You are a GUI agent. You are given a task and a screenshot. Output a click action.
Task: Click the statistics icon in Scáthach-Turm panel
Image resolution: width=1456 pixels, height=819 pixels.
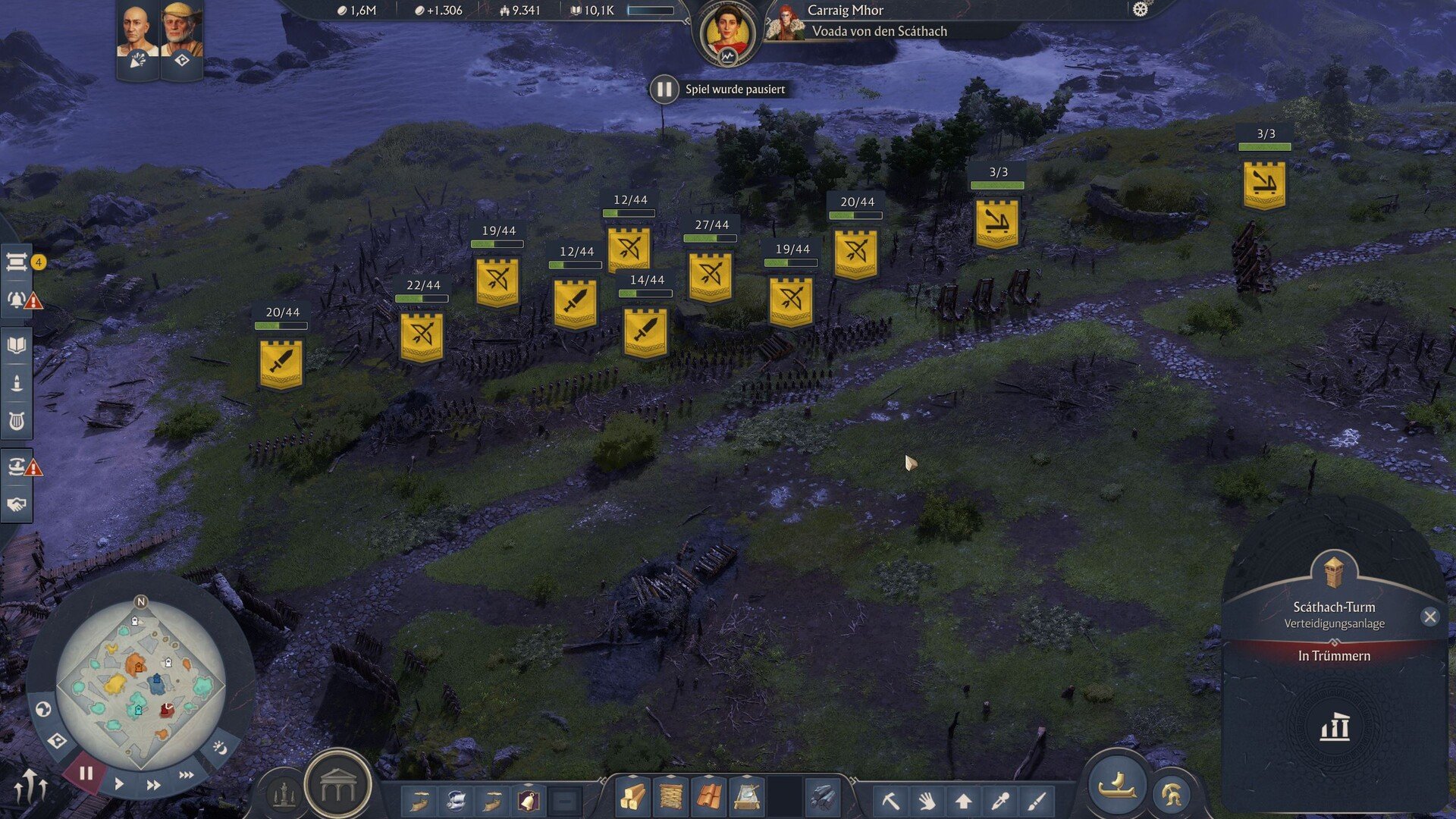pyautogui.click(x=1335, y=728)
